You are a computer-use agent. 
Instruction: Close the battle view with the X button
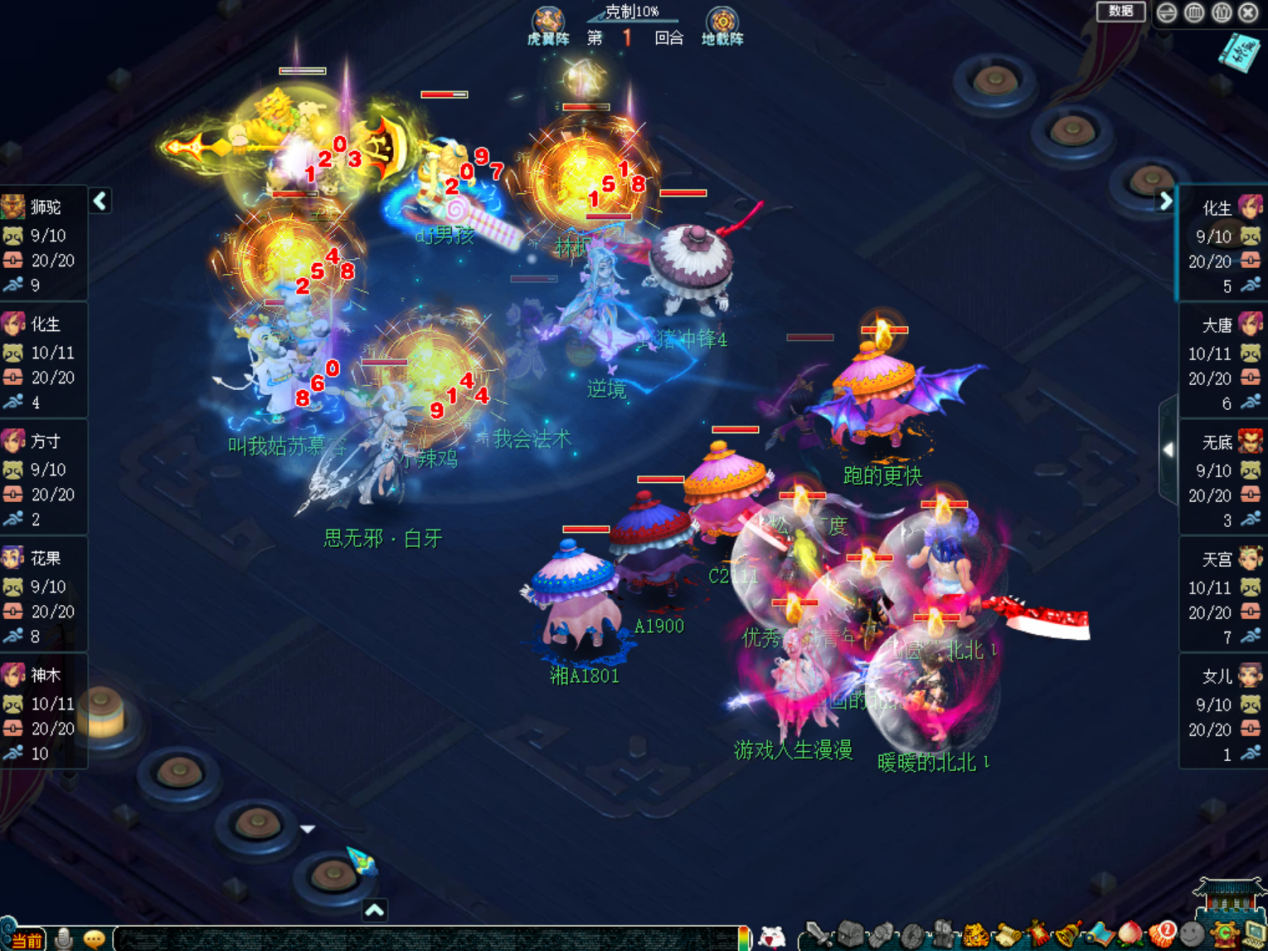[x=1248, y=12]
